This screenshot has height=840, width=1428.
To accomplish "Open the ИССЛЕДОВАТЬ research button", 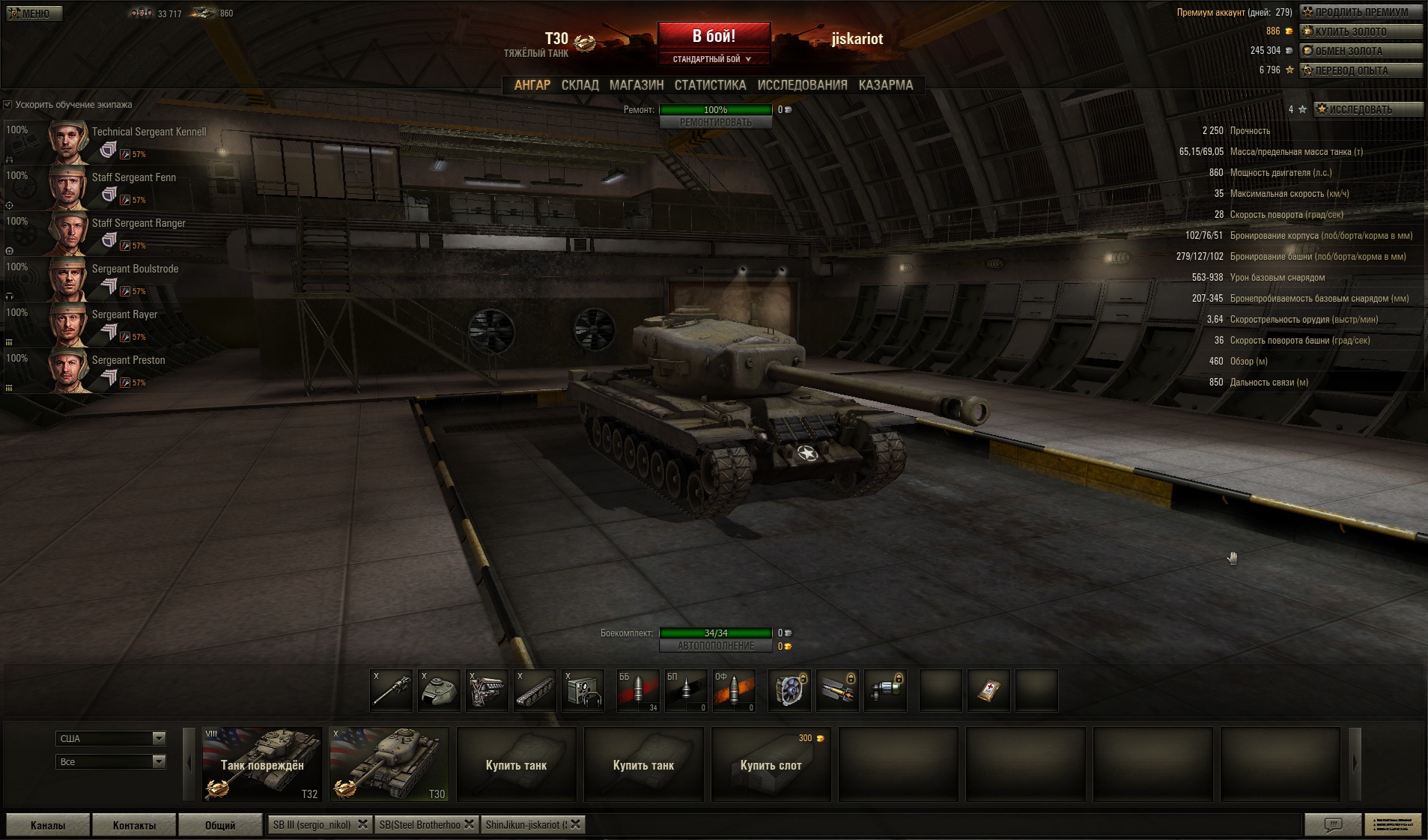I will [1367, 109].
